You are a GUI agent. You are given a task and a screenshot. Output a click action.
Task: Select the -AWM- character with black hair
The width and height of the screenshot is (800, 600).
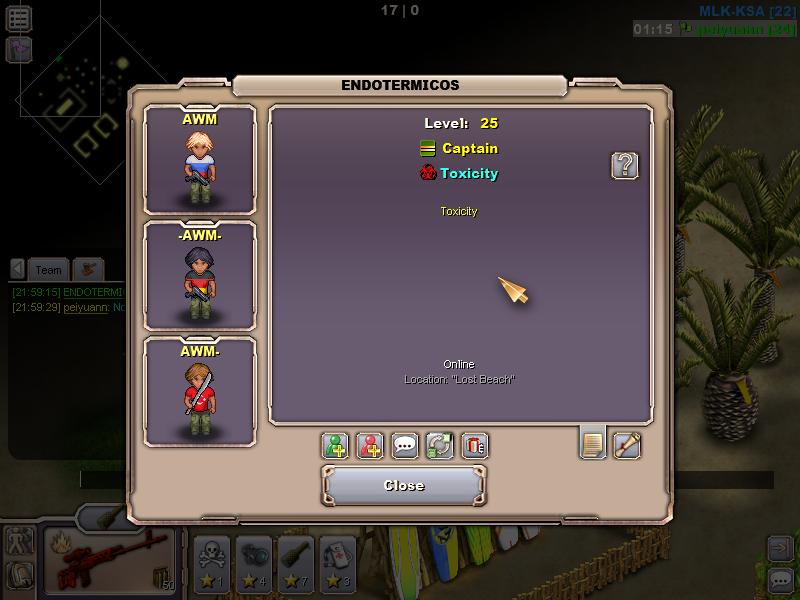(x=200, y=276)
